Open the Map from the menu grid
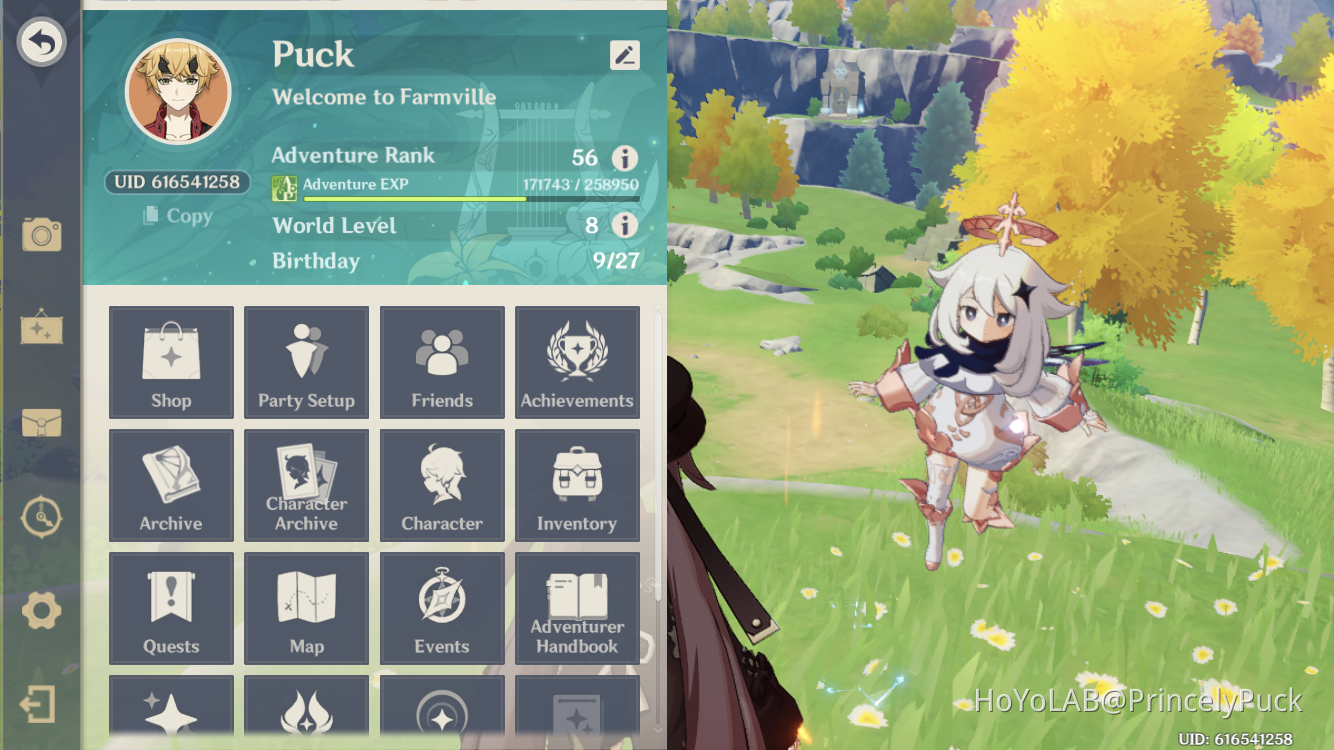 point(306,608)
